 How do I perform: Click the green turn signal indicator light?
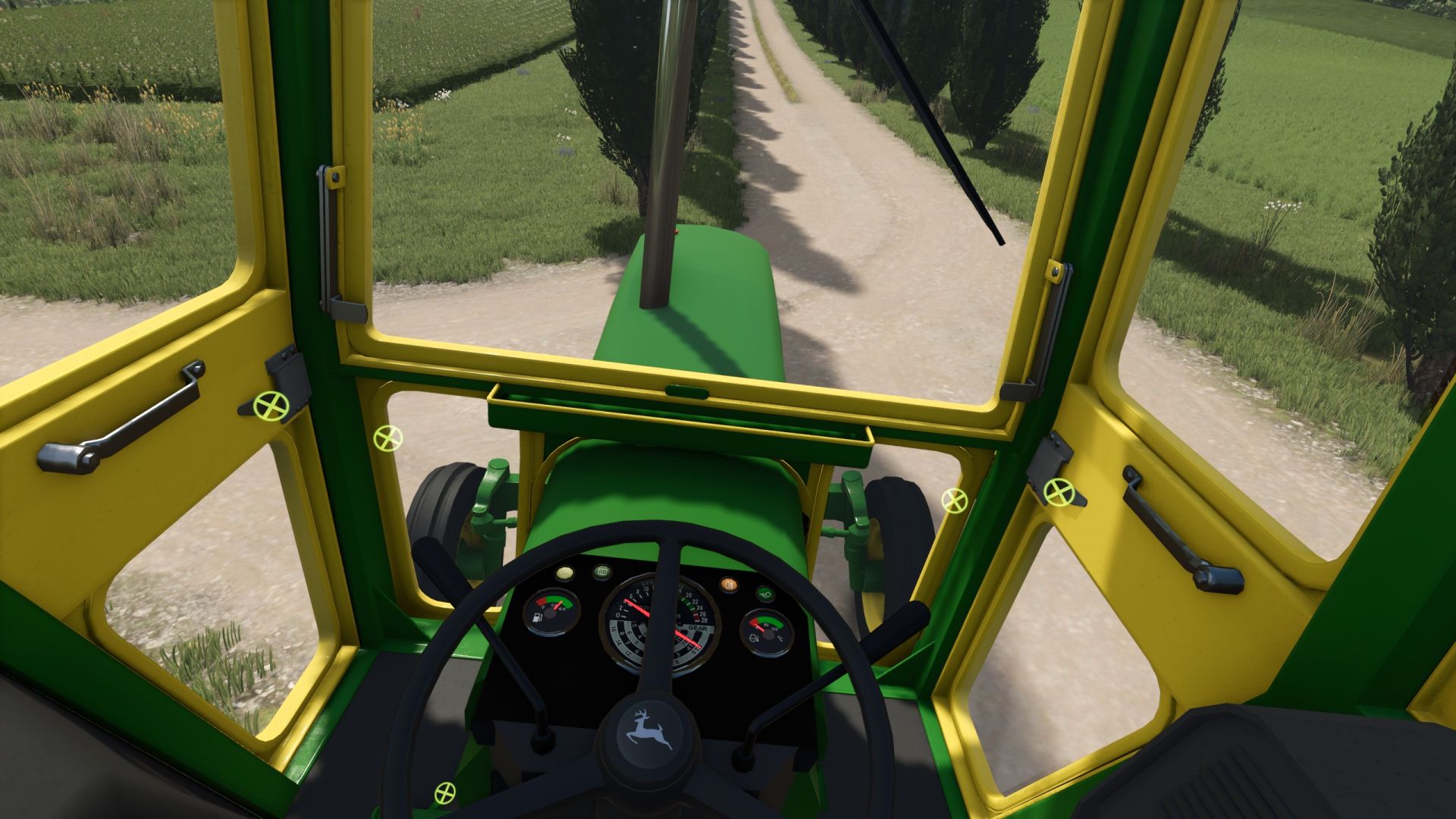pyautogui.click(x=767, y=592)
